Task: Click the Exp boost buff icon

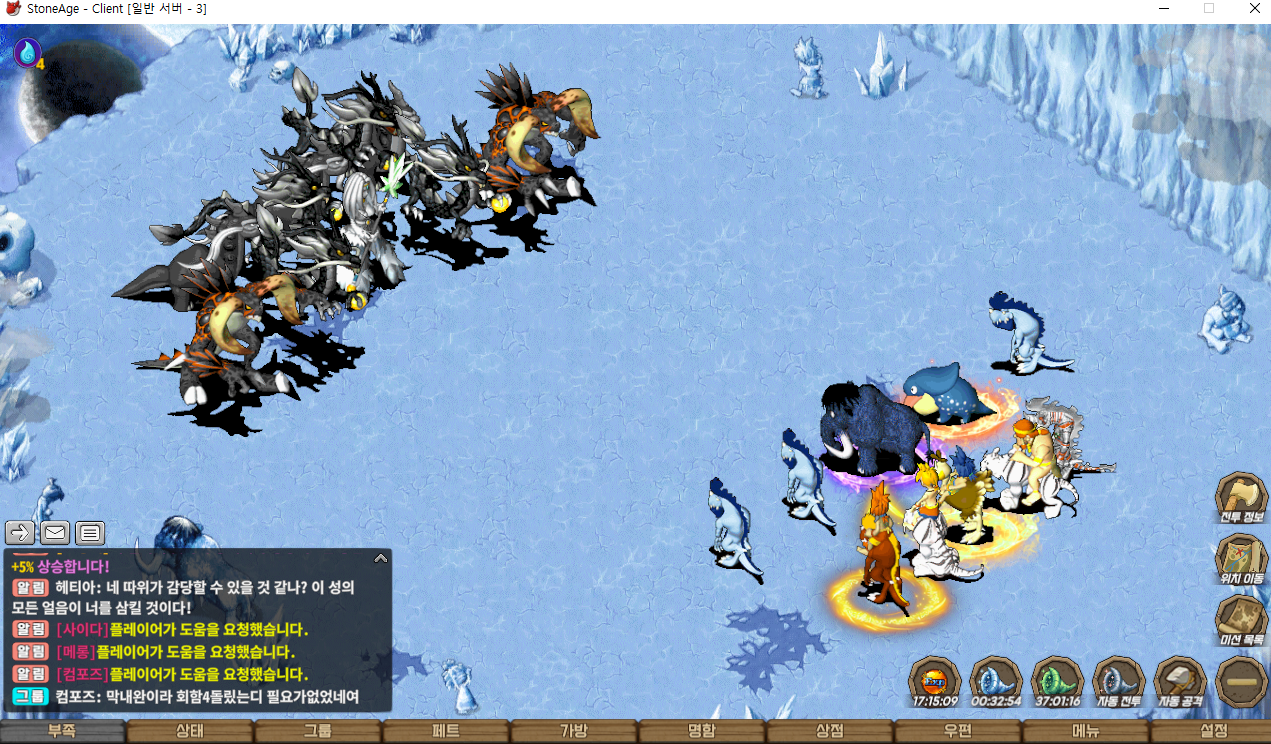Action: click(x=935, y=681)
